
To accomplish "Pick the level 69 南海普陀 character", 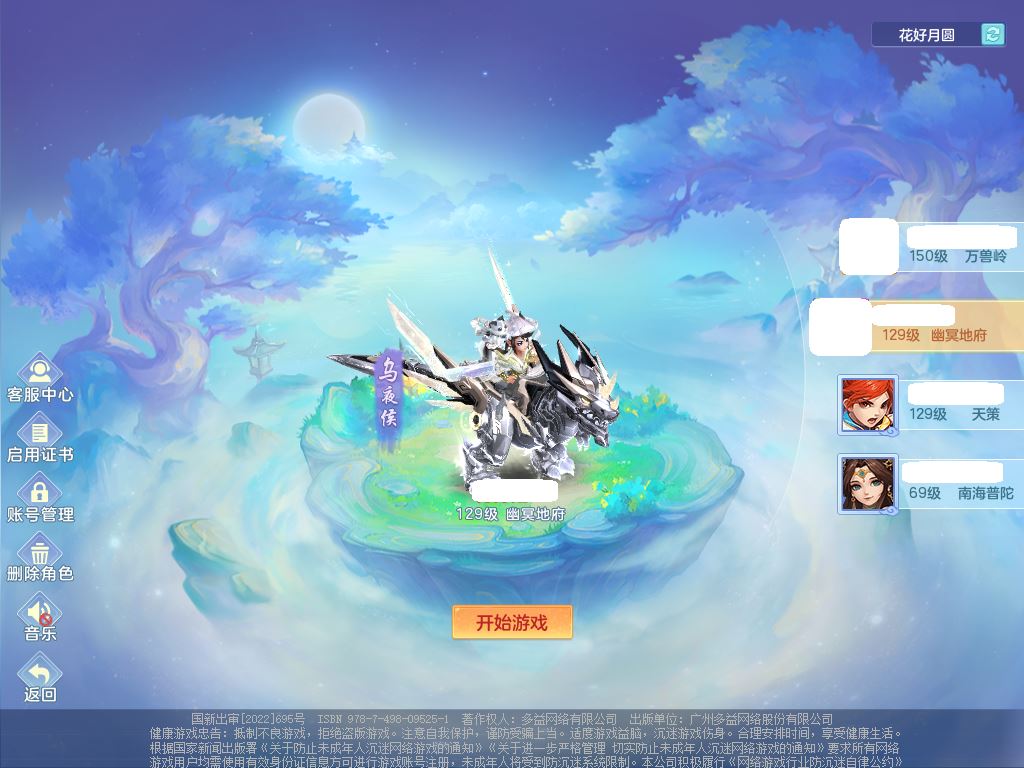I will (930, 484).
